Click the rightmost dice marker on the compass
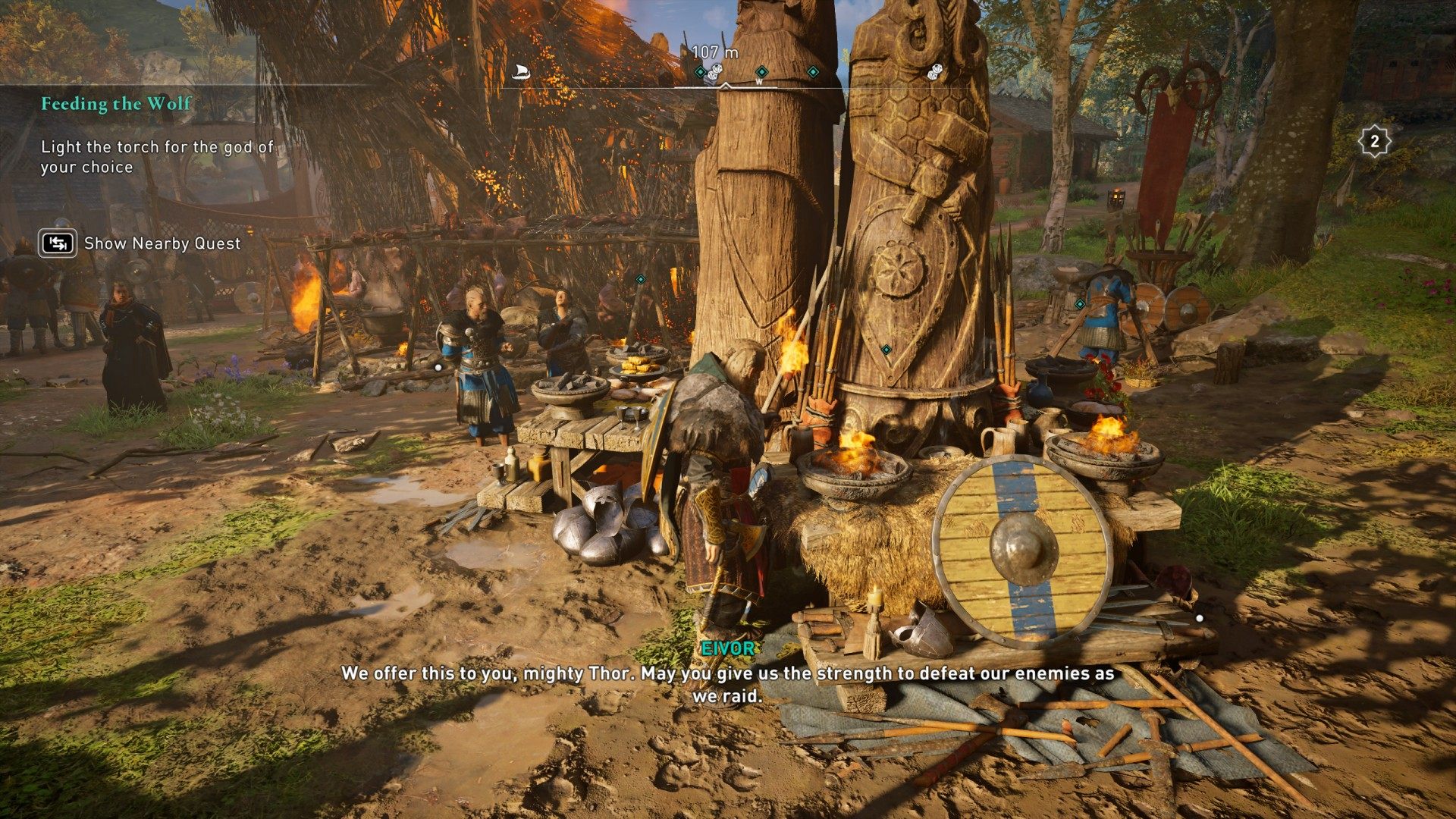1456x819 pixels. pyautogui.click(x=934, y=72)
